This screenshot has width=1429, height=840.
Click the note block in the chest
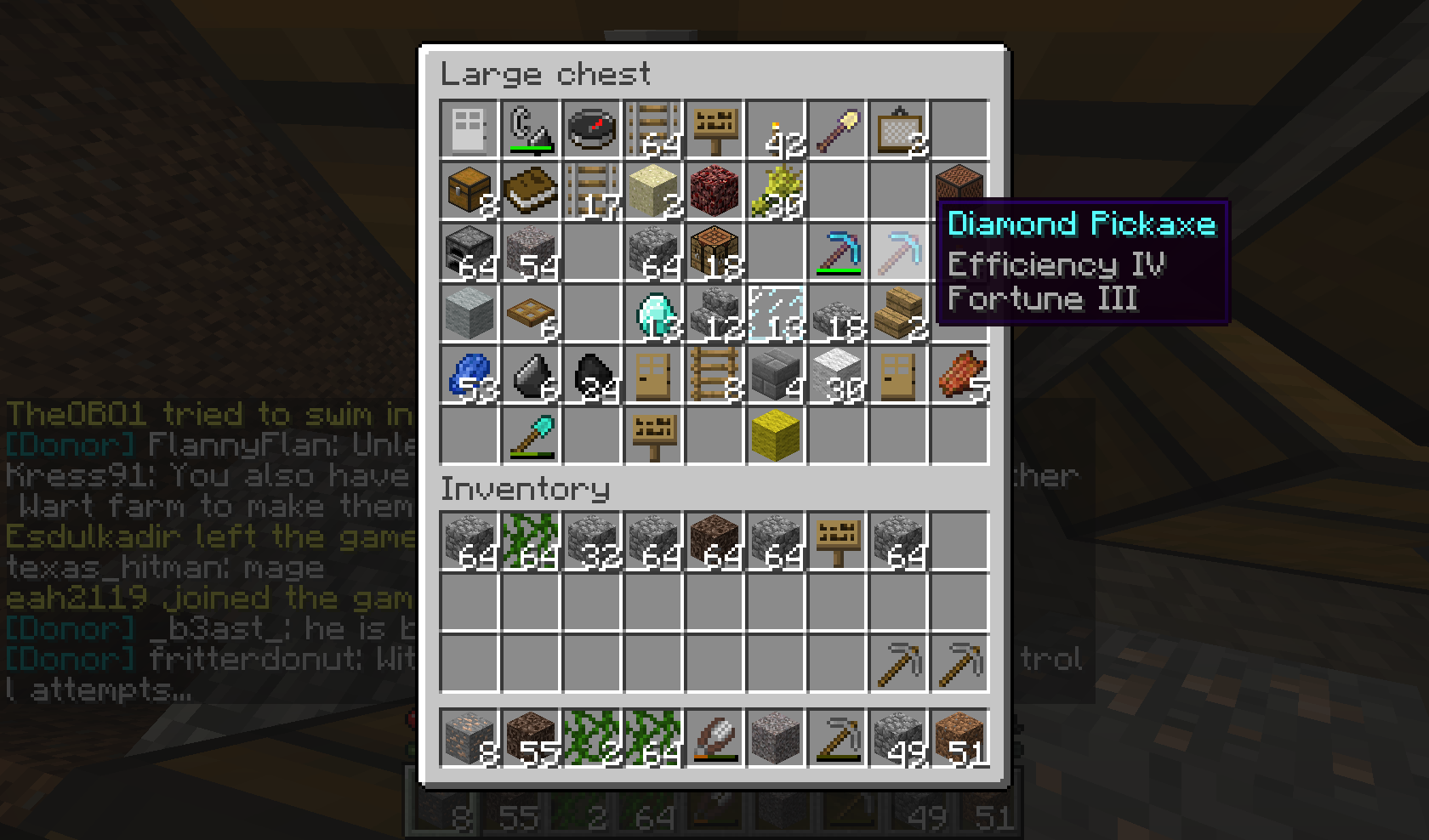coord(959,190)
